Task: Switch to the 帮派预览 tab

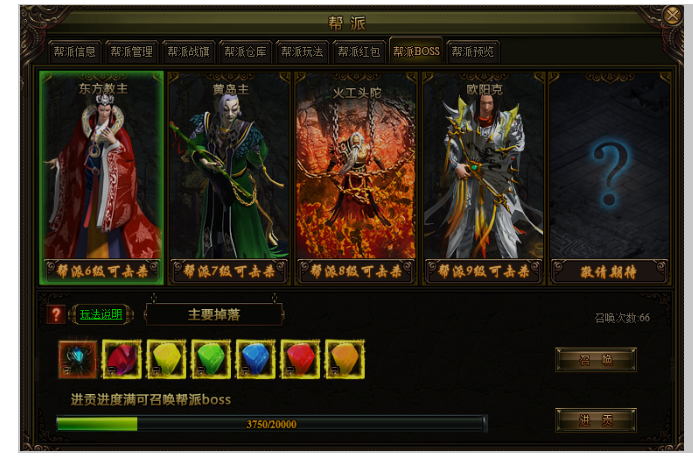Action: tap(473, 52)
